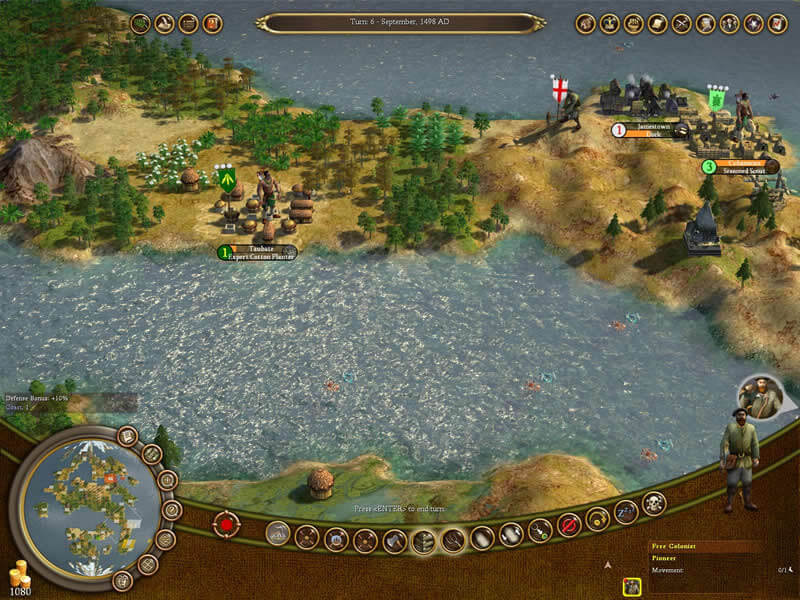
Task: Click the red end turn button
Action: (226, 523)
